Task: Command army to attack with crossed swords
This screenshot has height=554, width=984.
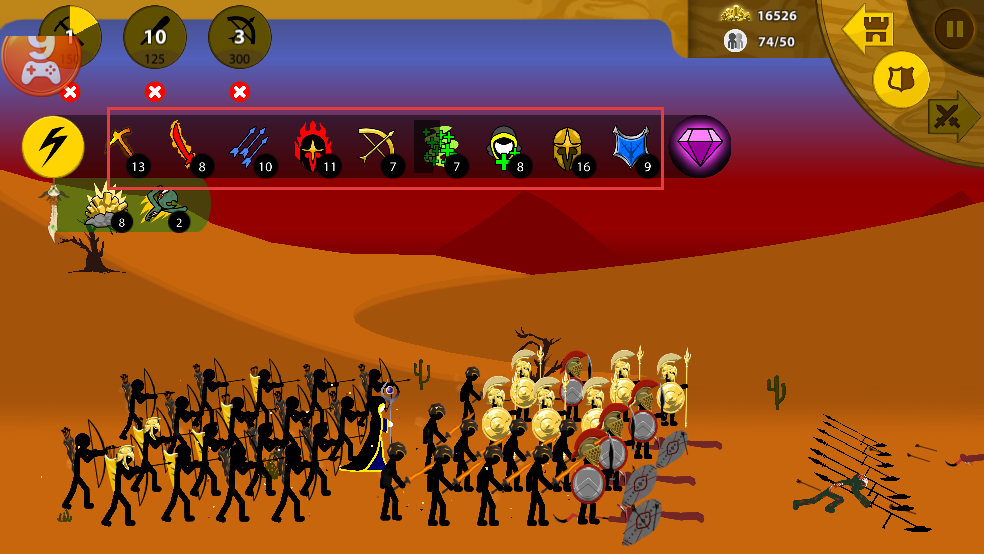Action: pos(953,118)
